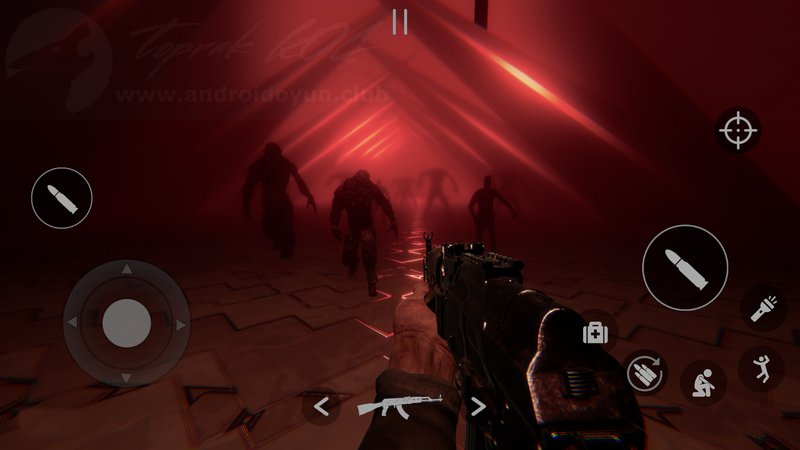Tap the smaller bullet fire button
The height and width of the screenshot is (450, 800).
(62, 199)
